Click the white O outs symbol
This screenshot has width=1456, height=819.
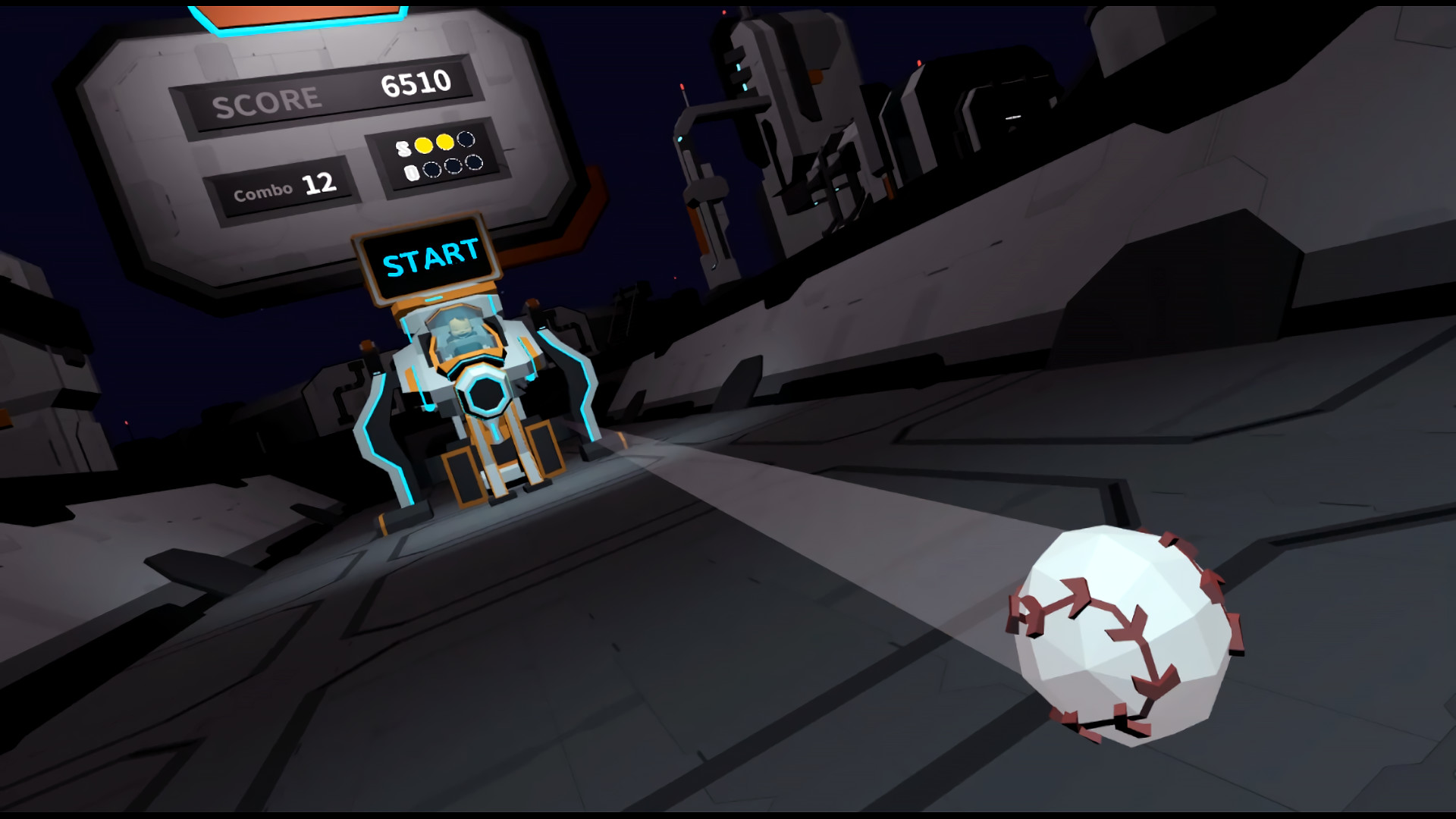(410, 173)
